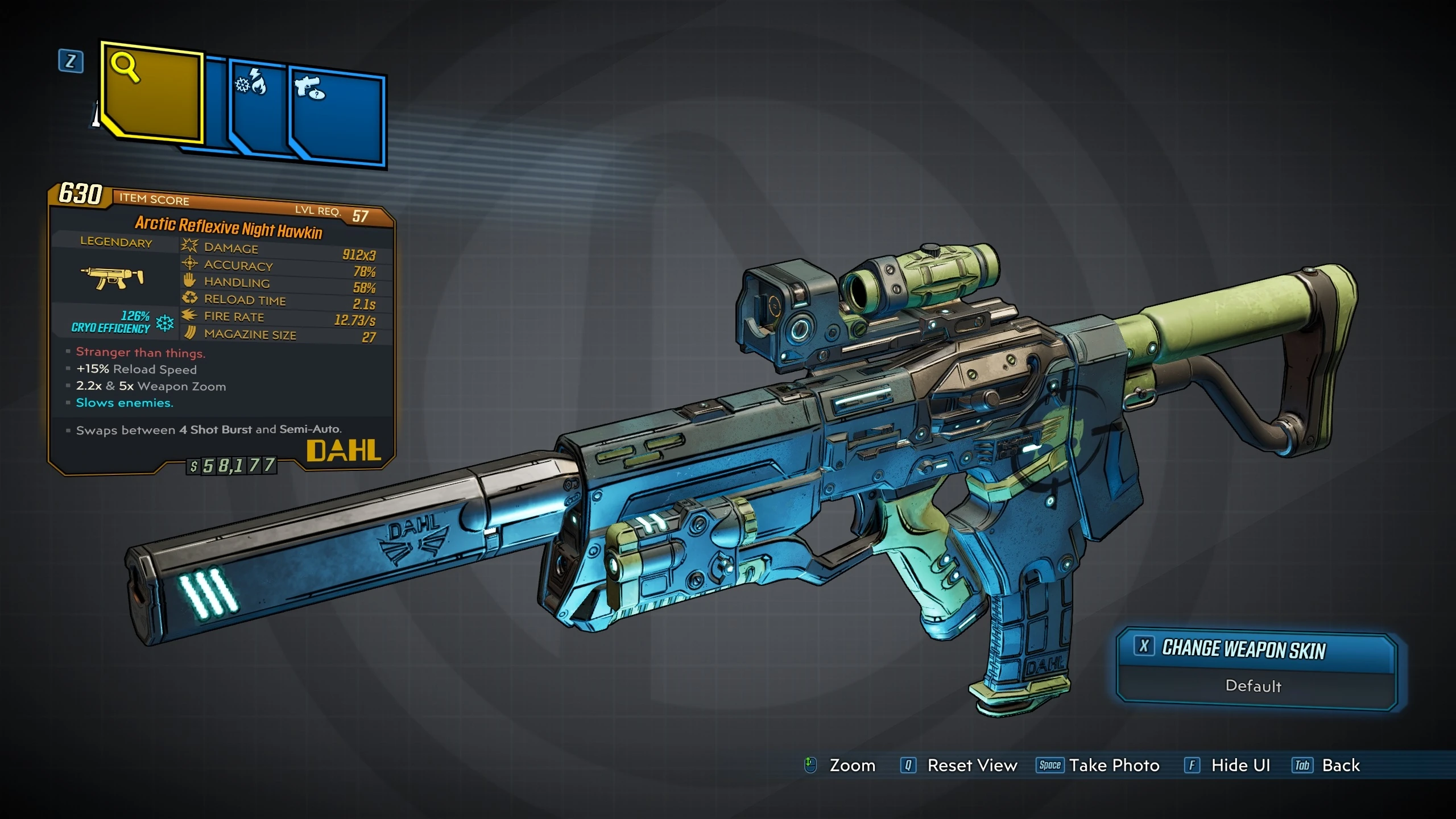Click the Zoom mouse icon
This screenshot has height=819, width=1456.
click(x=811, y=766)
